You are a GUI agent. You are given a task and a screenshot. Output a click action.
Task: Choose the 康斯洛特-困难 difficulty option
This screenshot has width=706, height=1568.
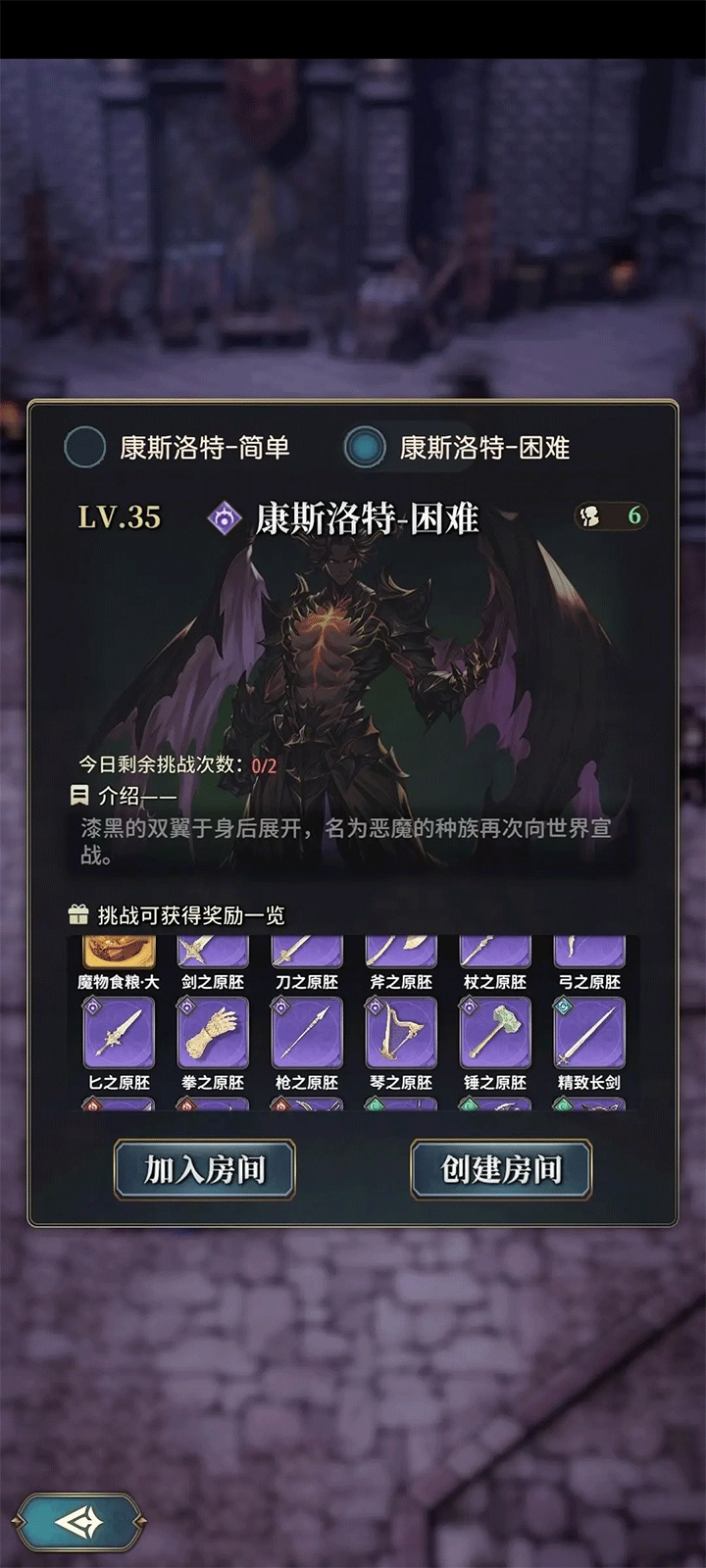coord(365,448)
